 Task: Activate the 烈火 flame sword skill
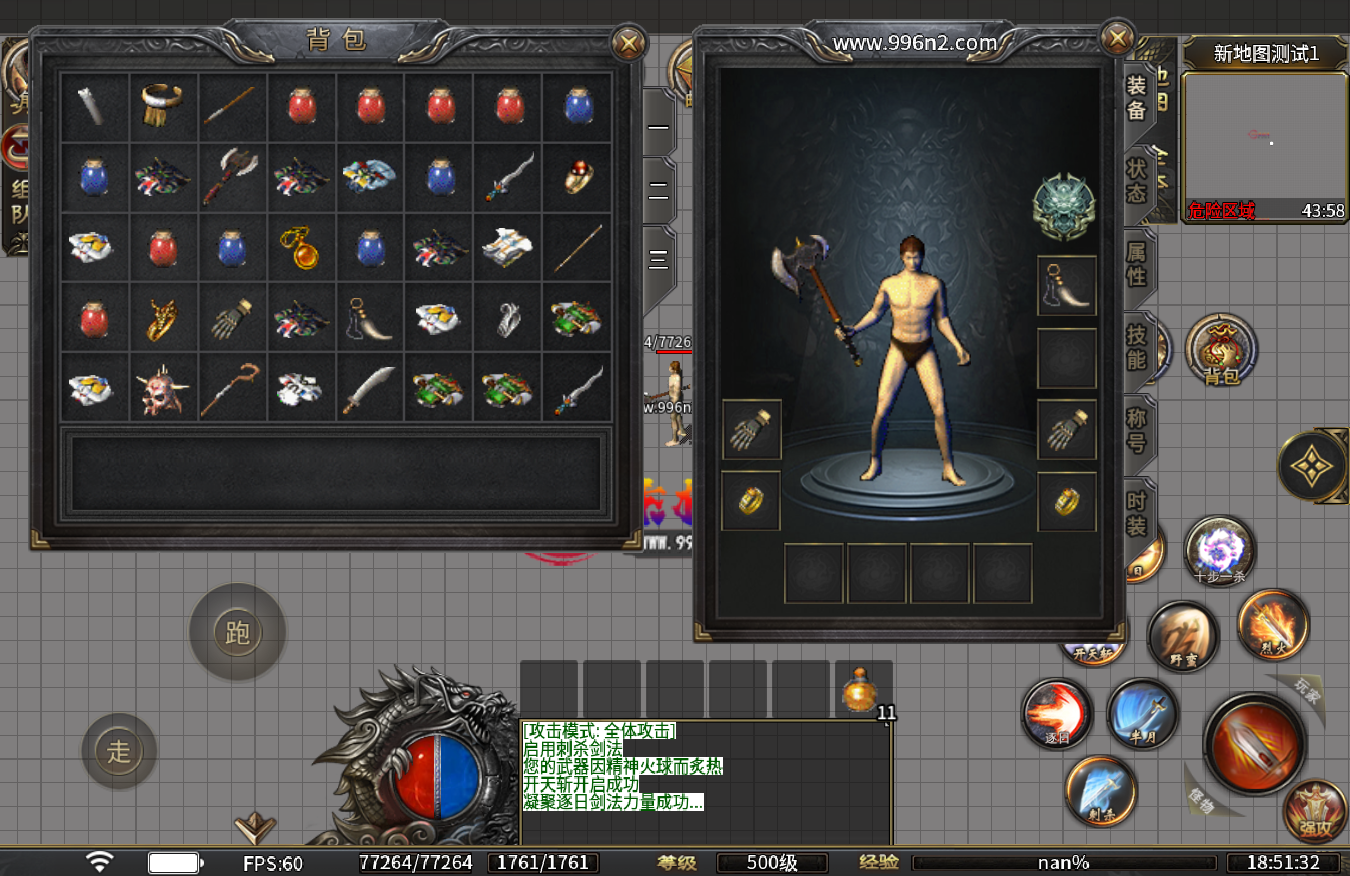[1273, 625]
